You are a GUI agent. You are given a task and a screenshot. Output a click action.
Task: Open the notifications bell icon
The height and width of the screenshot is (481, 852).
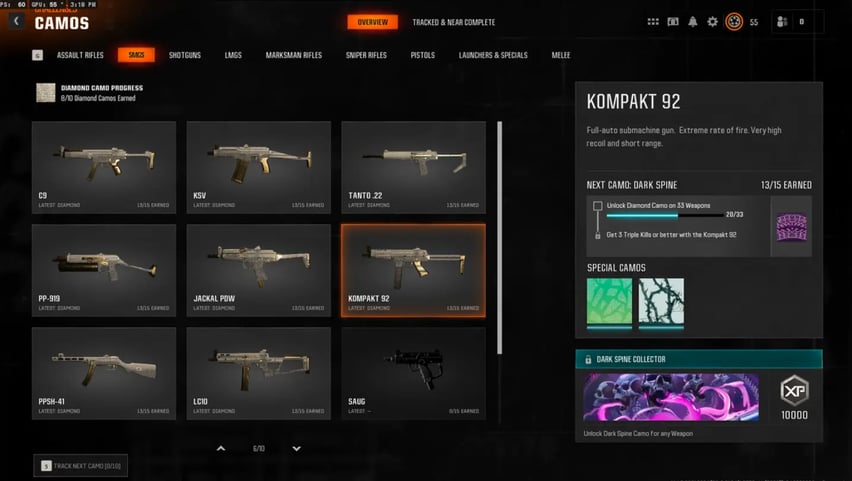pos(693,22)
